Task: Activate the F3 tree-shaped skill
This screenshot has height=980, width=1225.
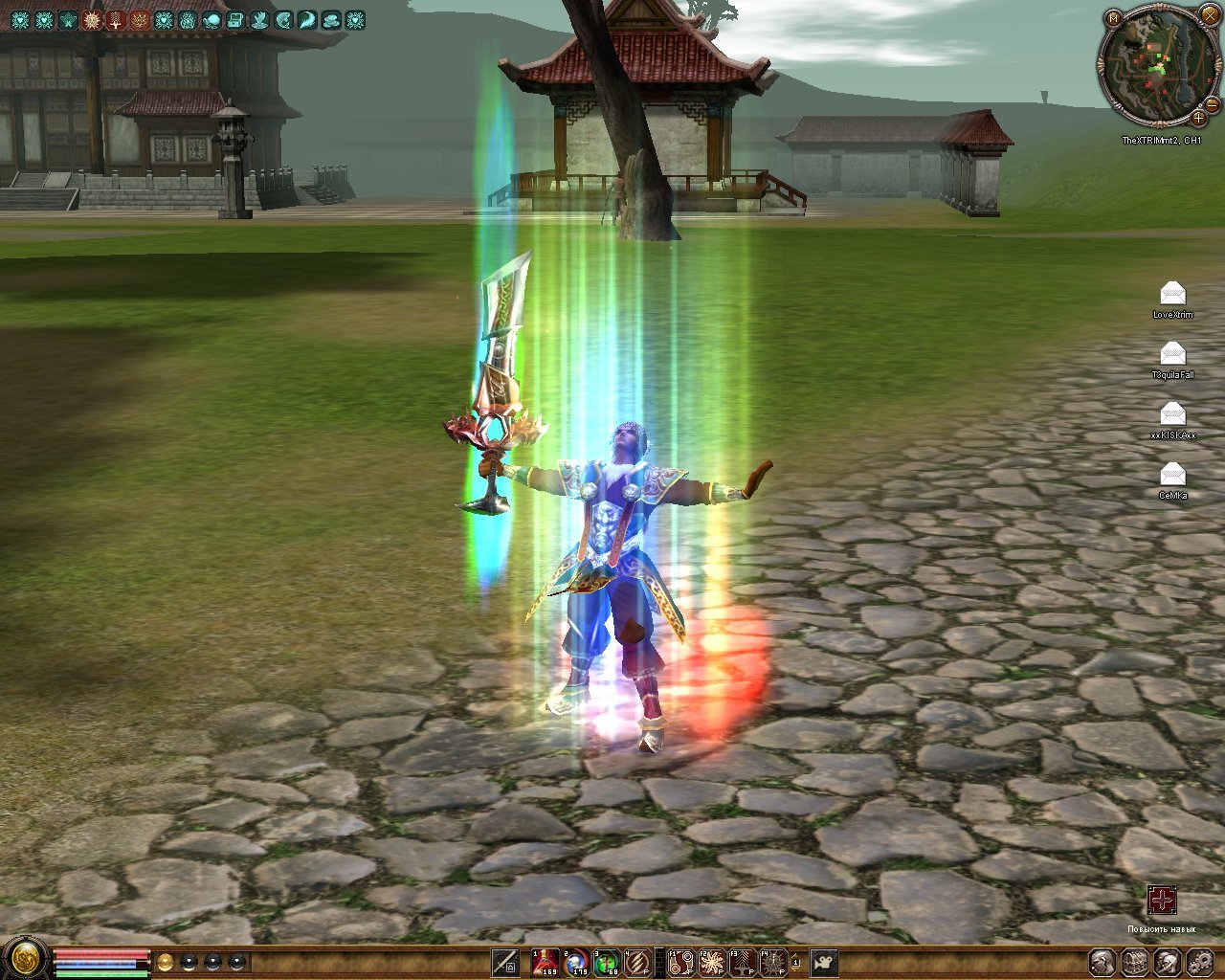Action: (x=742, y=962)
